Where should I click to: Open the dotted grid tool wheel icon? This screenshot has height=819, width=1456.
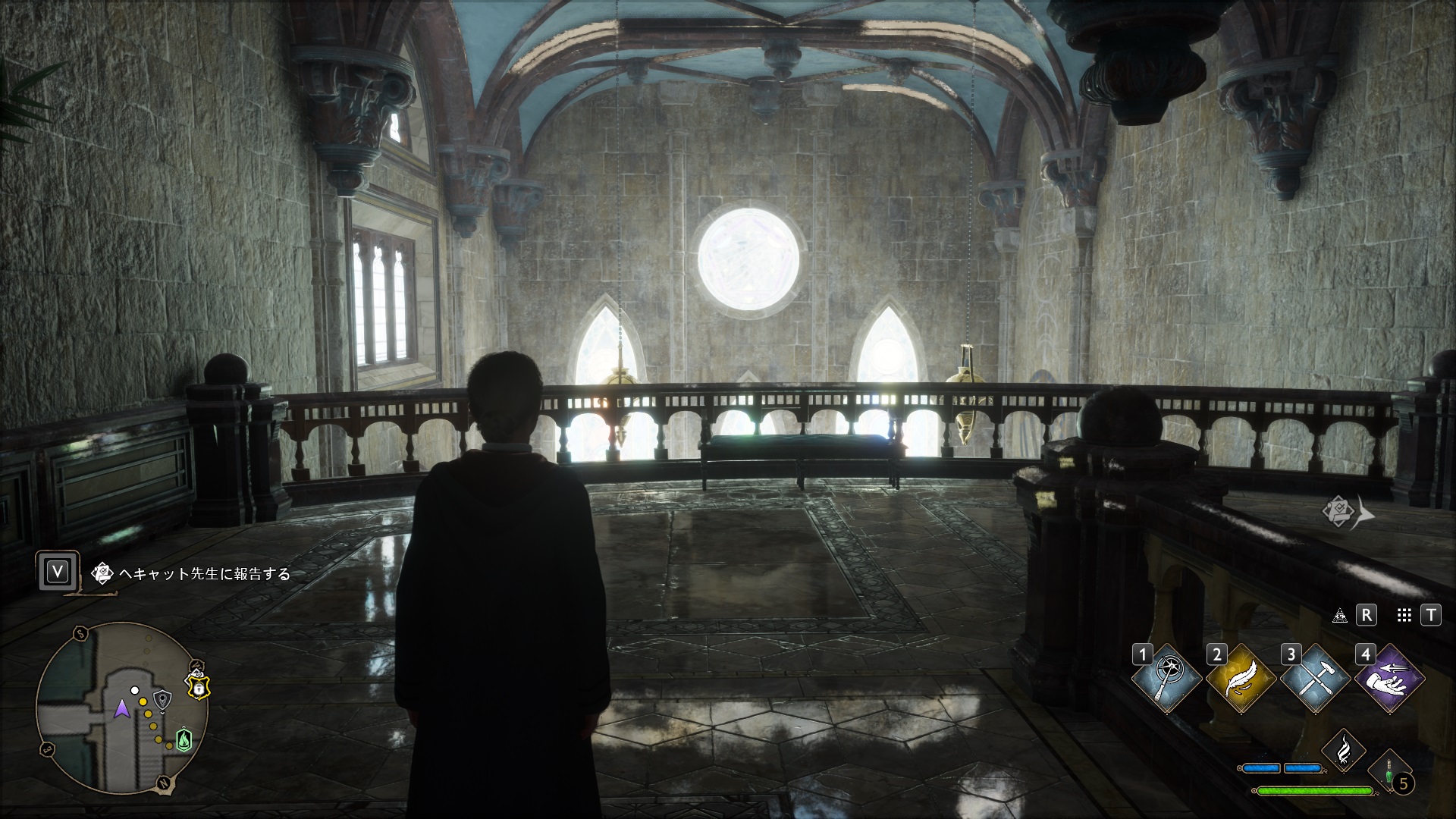(1404, 616)
